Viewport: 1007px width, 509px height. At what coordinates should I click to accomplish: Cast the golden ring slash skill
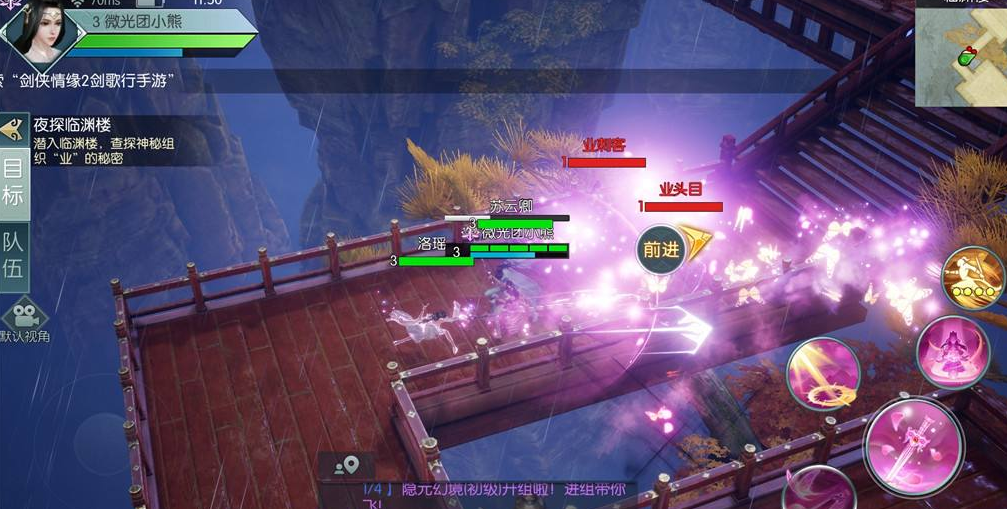(x=823, y=375)
